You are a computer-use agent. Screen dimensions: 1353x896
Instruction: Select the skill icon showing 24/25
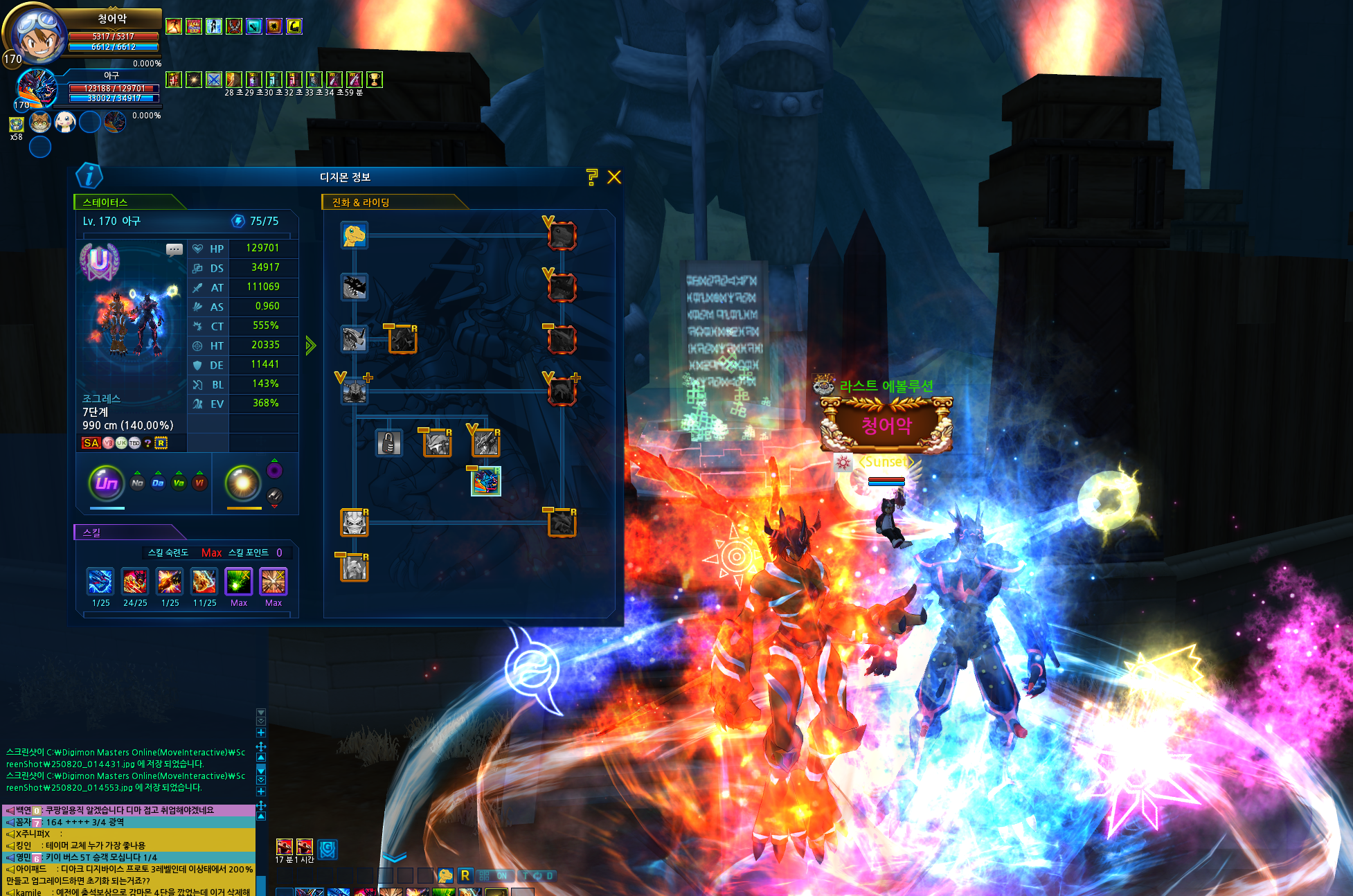pyautogui.click(x=135, y=582)
